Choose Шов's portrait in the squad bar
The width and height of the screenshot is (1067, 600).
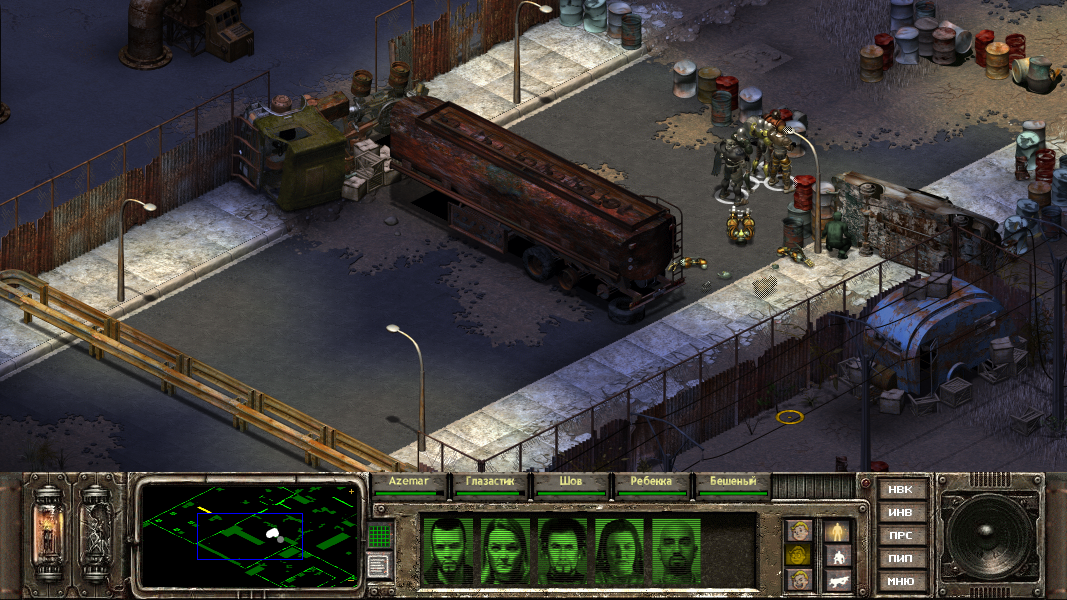point(564,549)
